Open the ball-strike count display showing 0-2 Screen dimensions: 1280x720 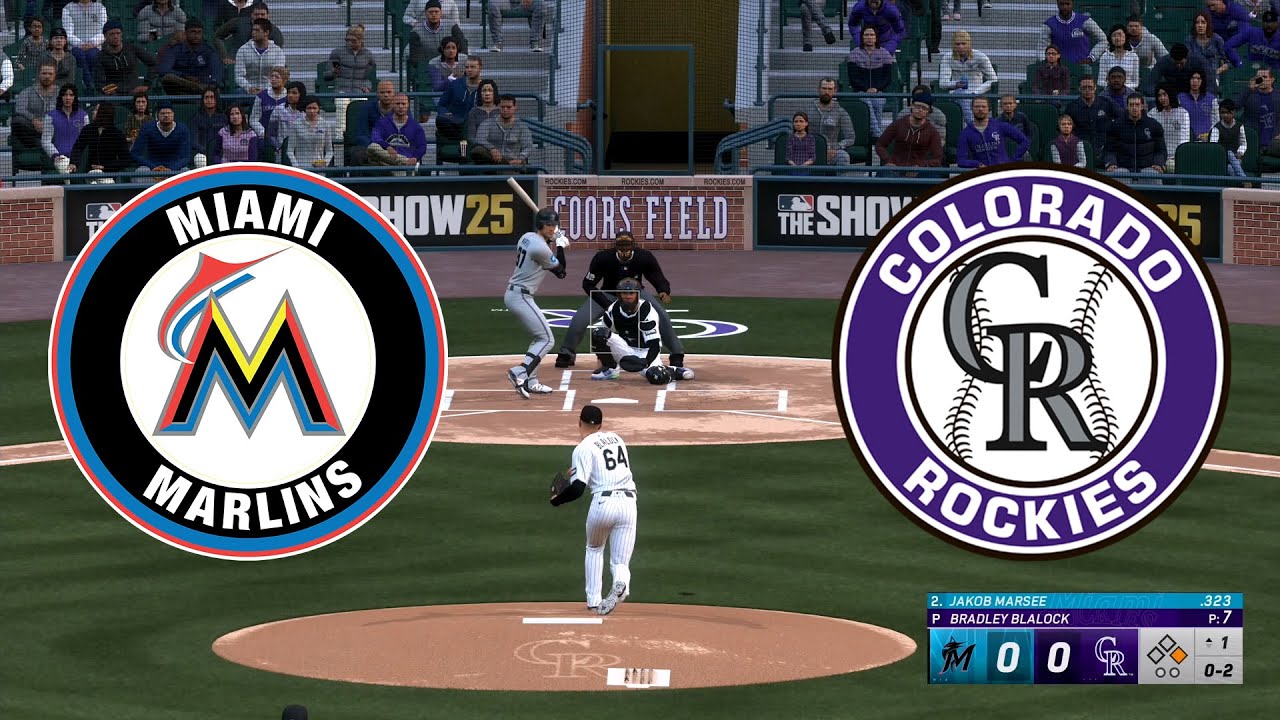pos(1218,672)
